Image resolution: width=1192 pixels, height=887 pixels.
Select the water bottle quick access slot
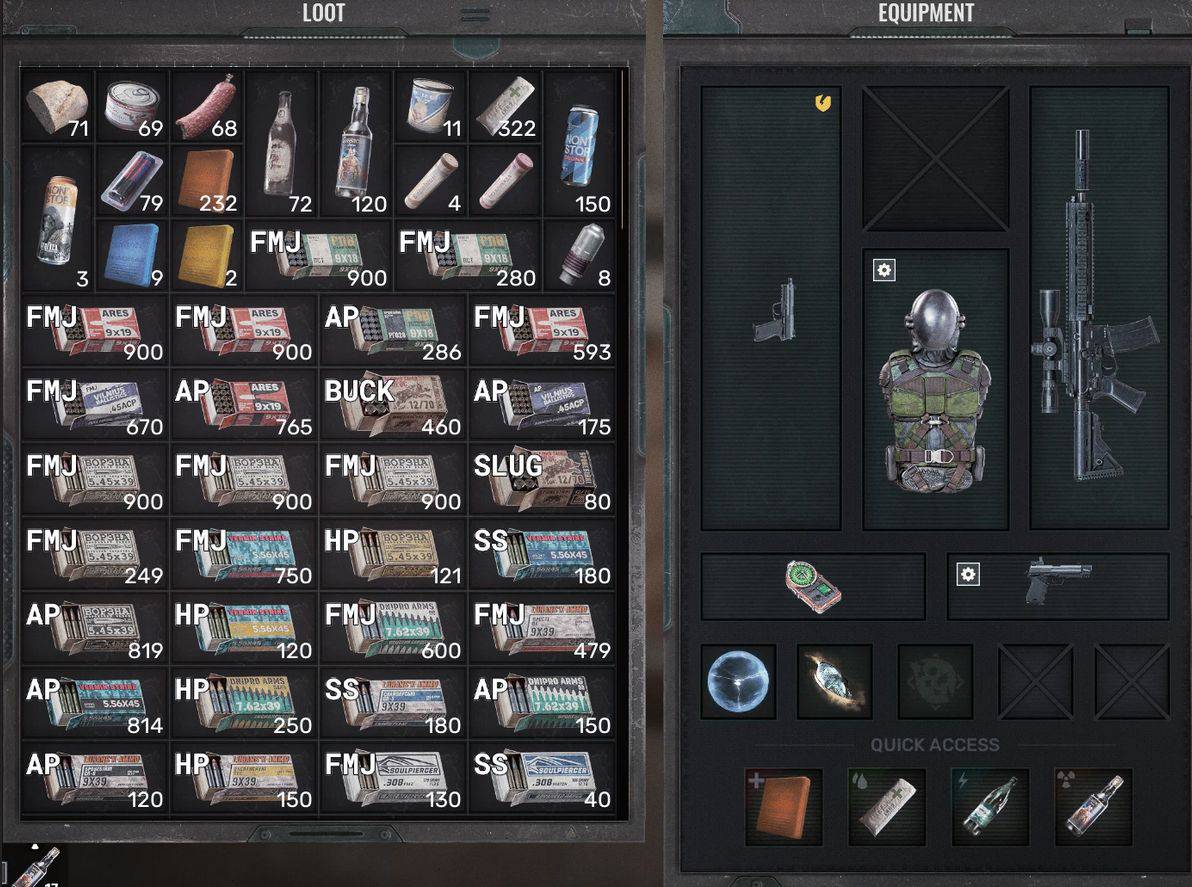(989, 807)
